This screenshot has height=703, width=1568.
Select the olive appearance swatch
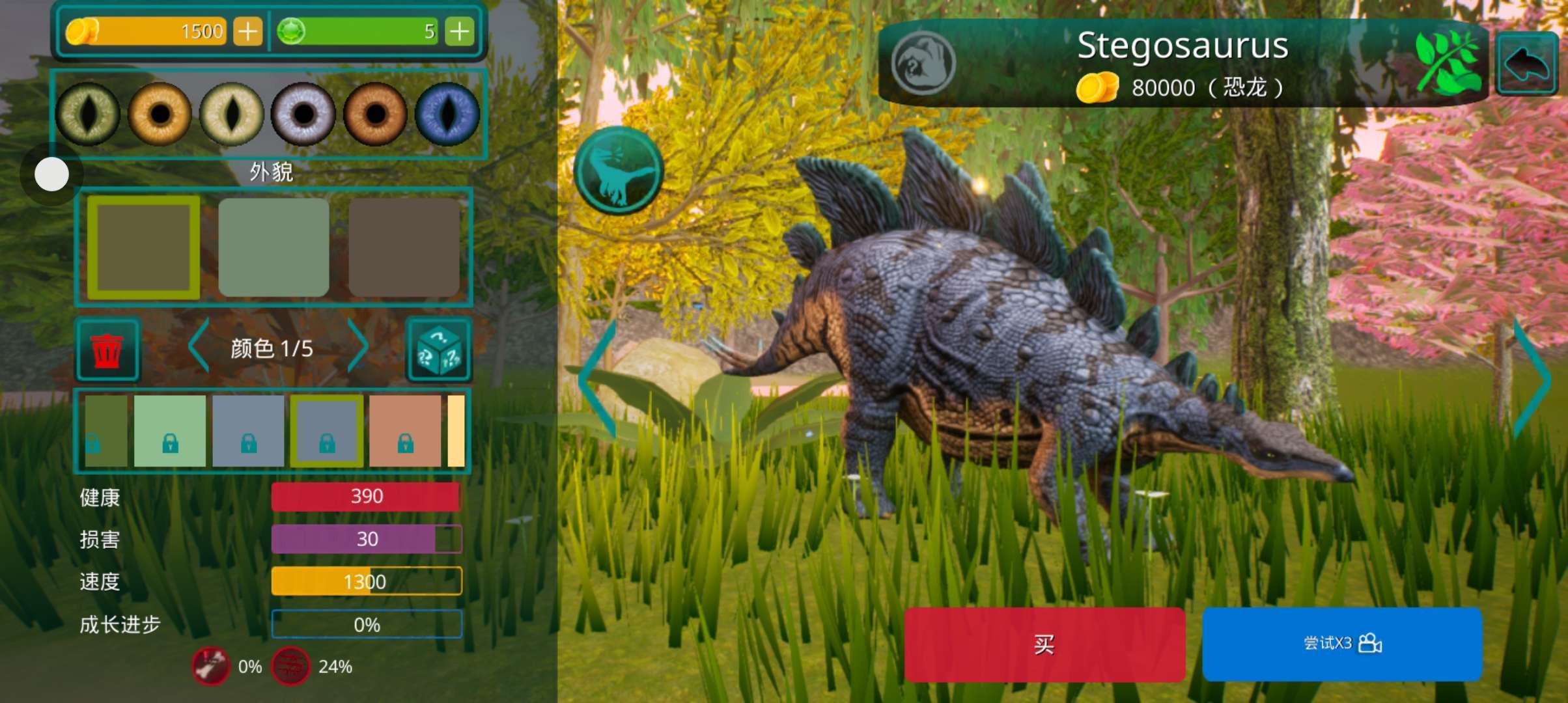tap(143, 247)
